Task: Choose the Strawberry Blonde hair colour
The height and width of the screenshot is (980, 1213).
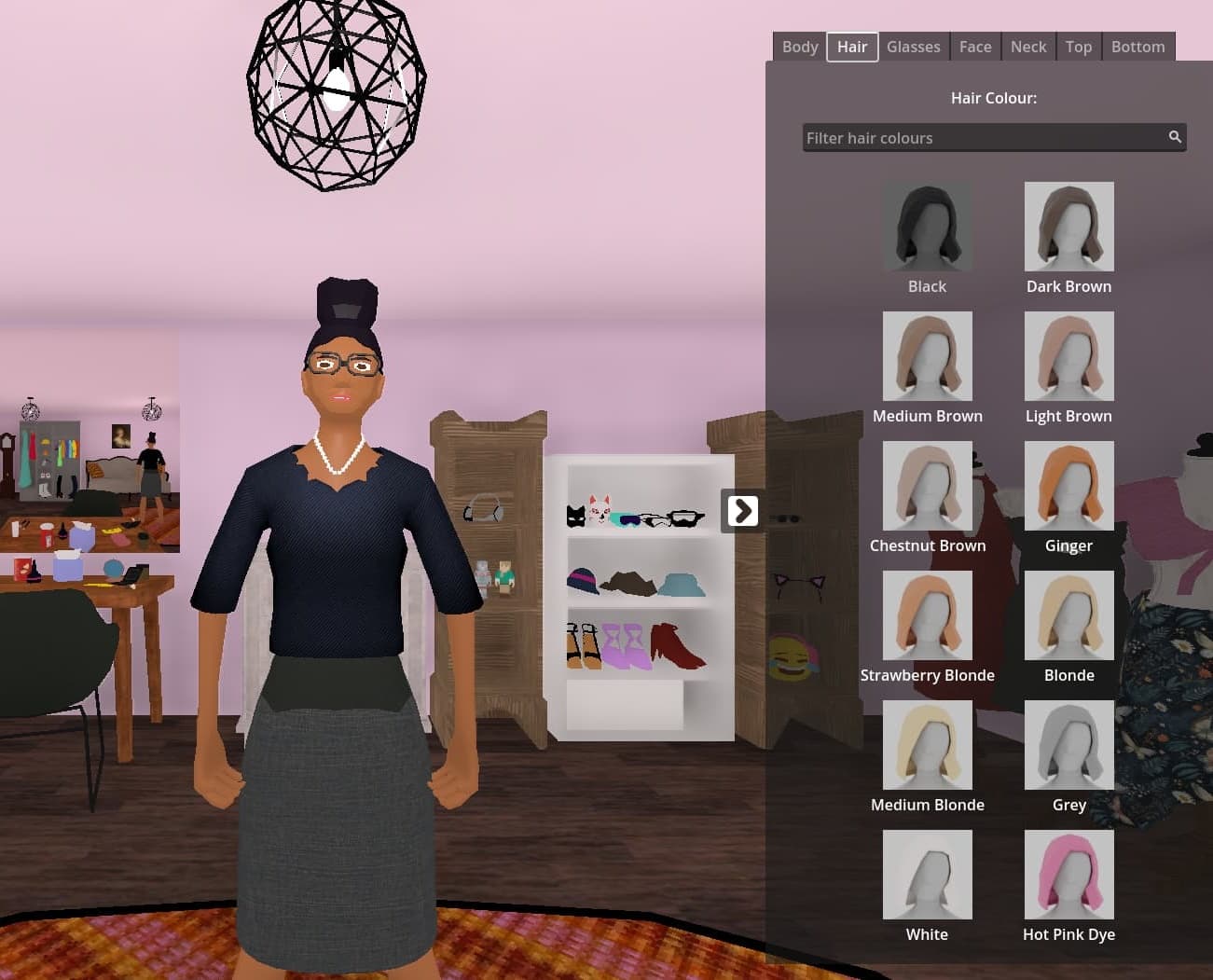Action: pos(927,614)
